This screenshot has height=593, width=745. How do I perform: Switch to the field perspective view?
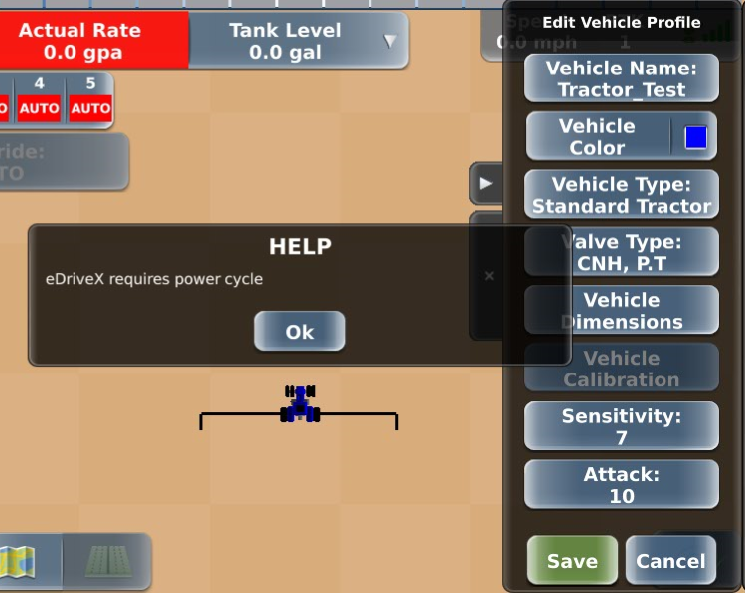[105, 562]
